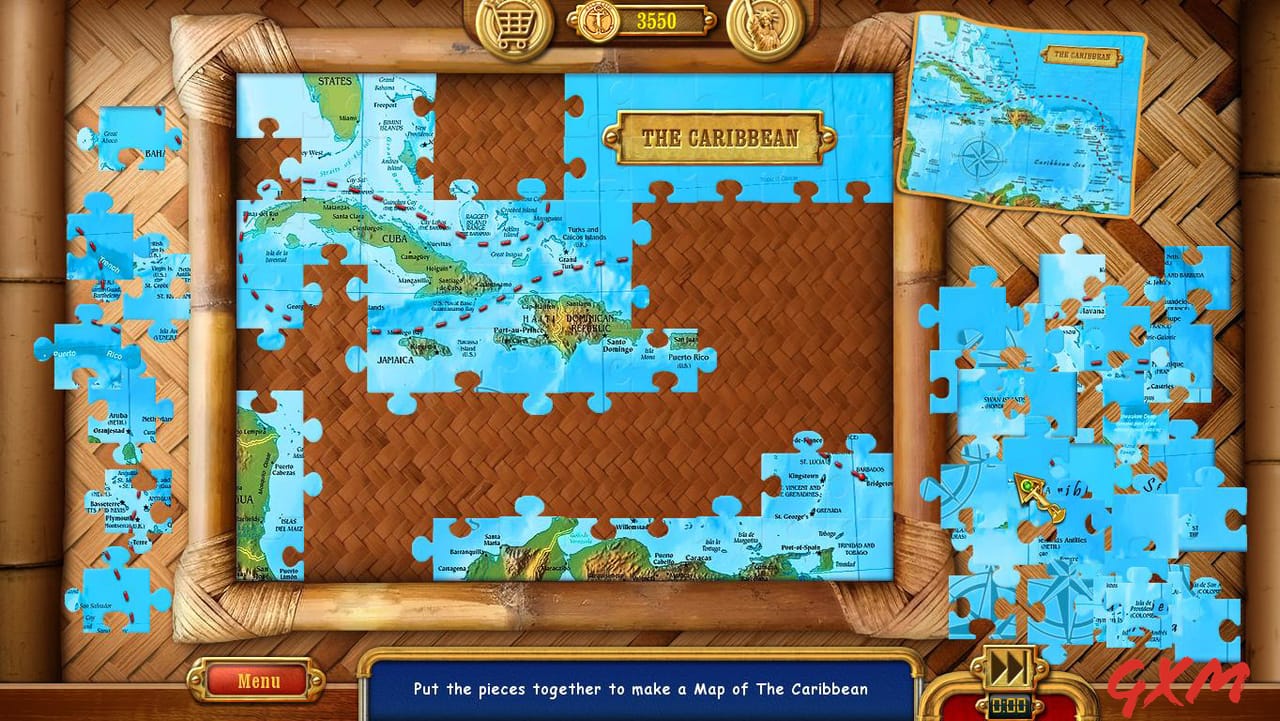The image size is (1280, 721).
Task: Click the timer showing 0:00
Action: 1010,703
